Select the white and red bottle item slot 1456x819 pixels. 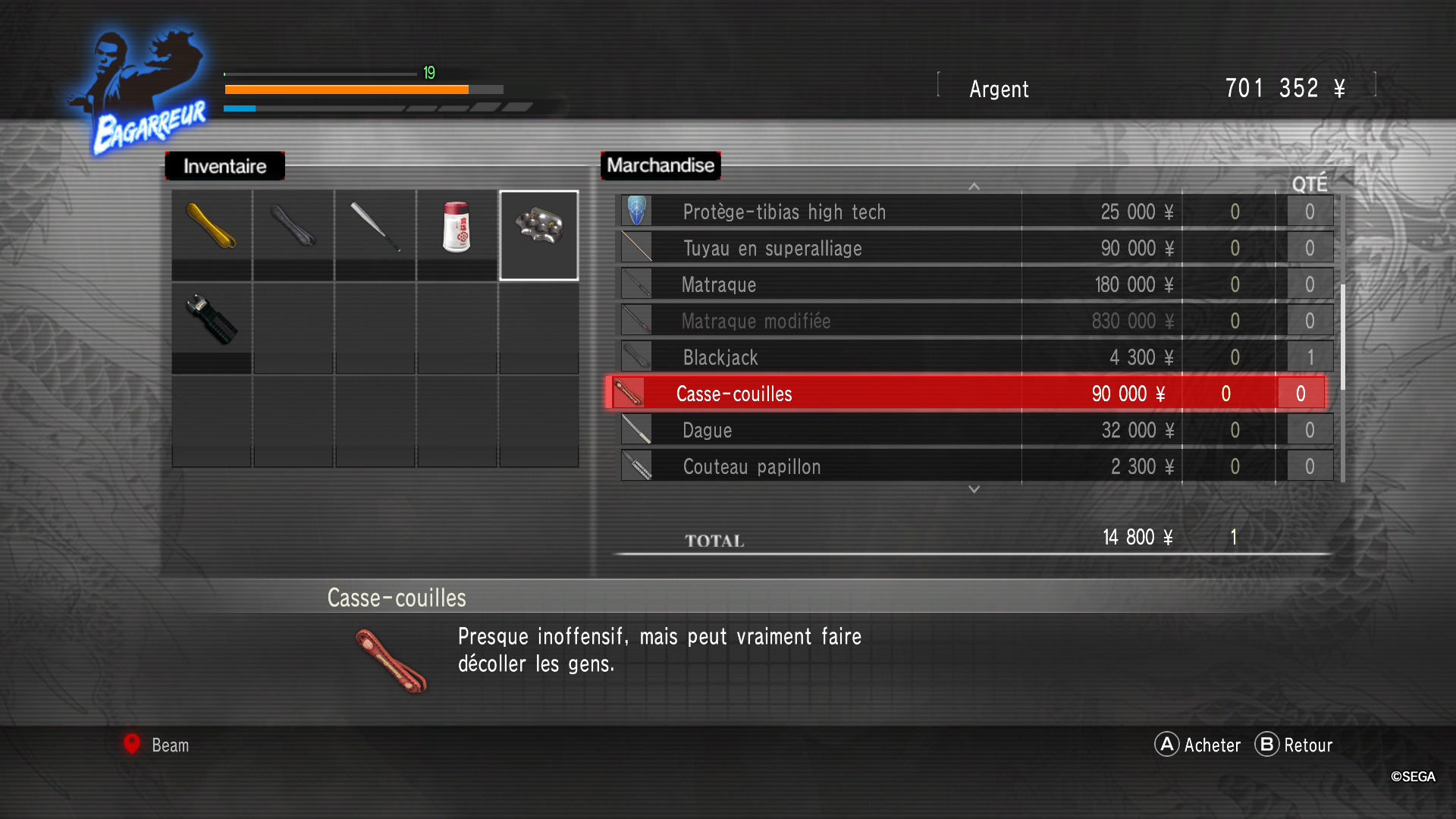click(x=457, y=227)
